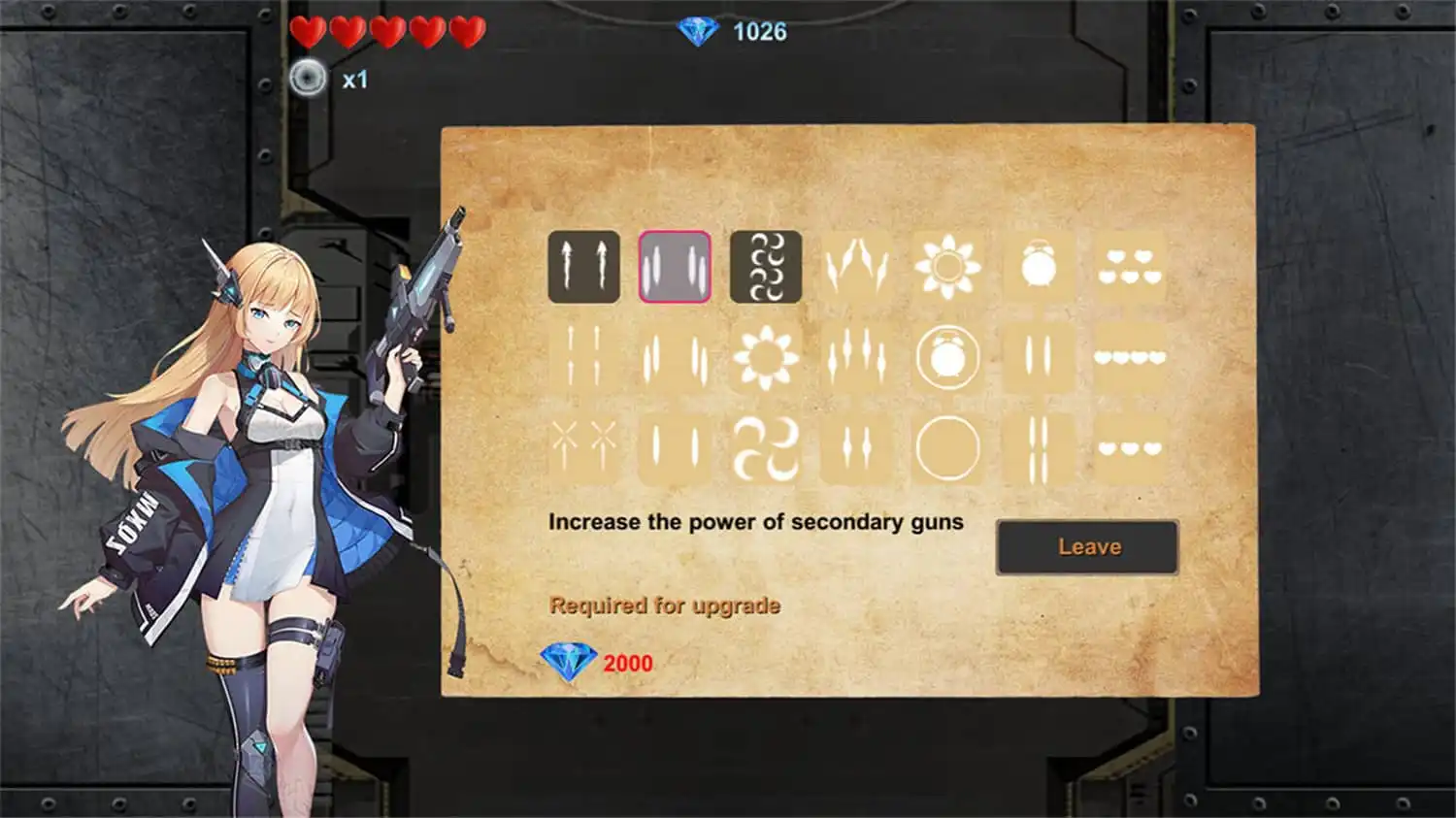Select the pink-highlighted triple bullet upgrade
The height and width of the screenshot is (818, 1456).
(x=673, y=267)
